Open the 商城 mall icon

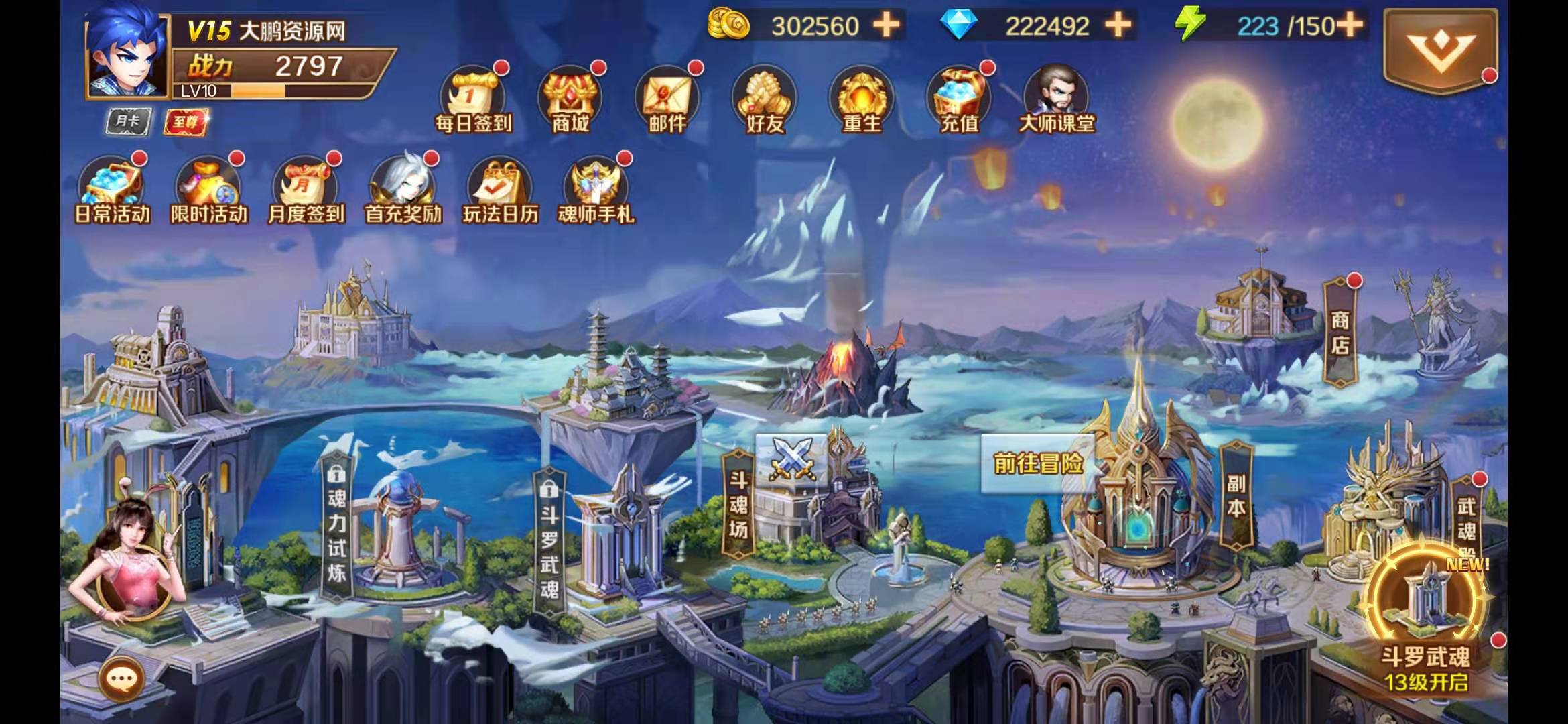click(x=570, y=101)
